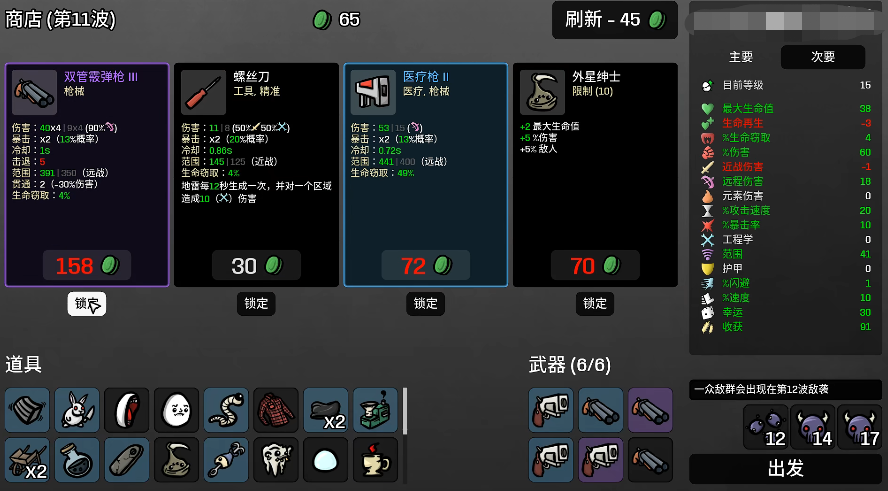The image size is (888, 491).
Task: Start the next wave with 出发
Action: click(x=785, y=468)
